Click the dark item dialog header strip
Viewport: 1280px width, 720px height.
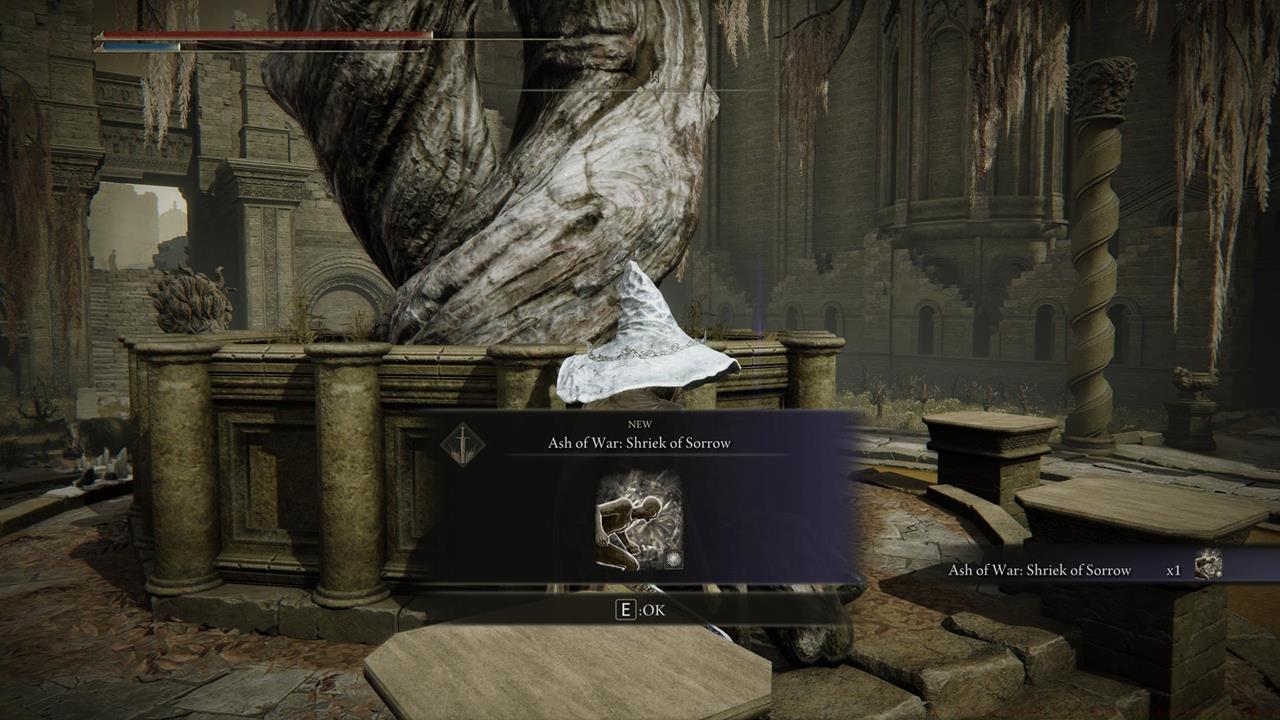[x=640, y=436]
